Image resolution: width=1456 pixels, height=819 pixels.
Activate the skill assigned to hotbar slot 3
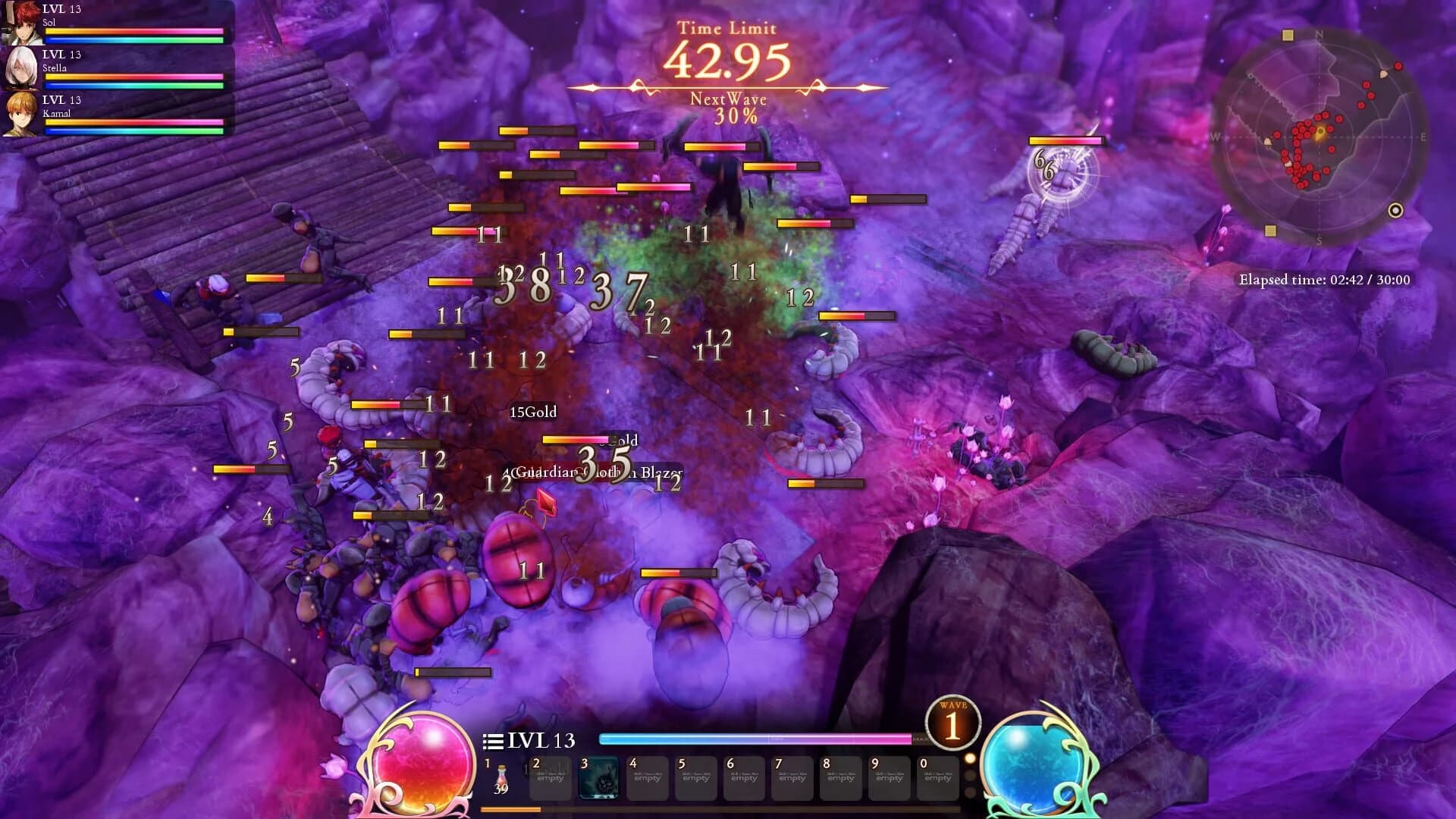point(600,776)
